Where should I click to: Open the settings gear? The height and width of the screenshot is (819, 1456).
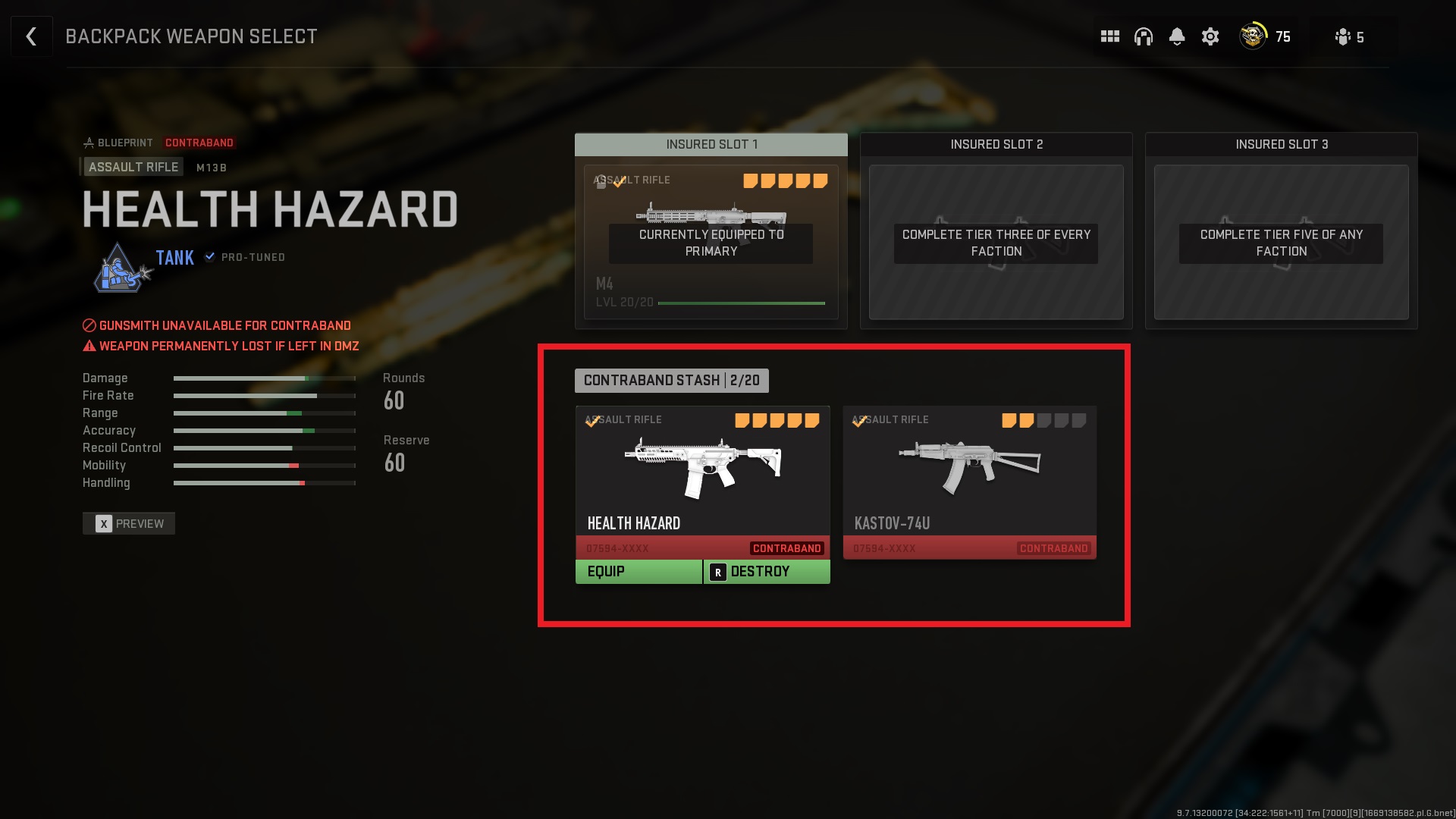tap(1210, 36)
